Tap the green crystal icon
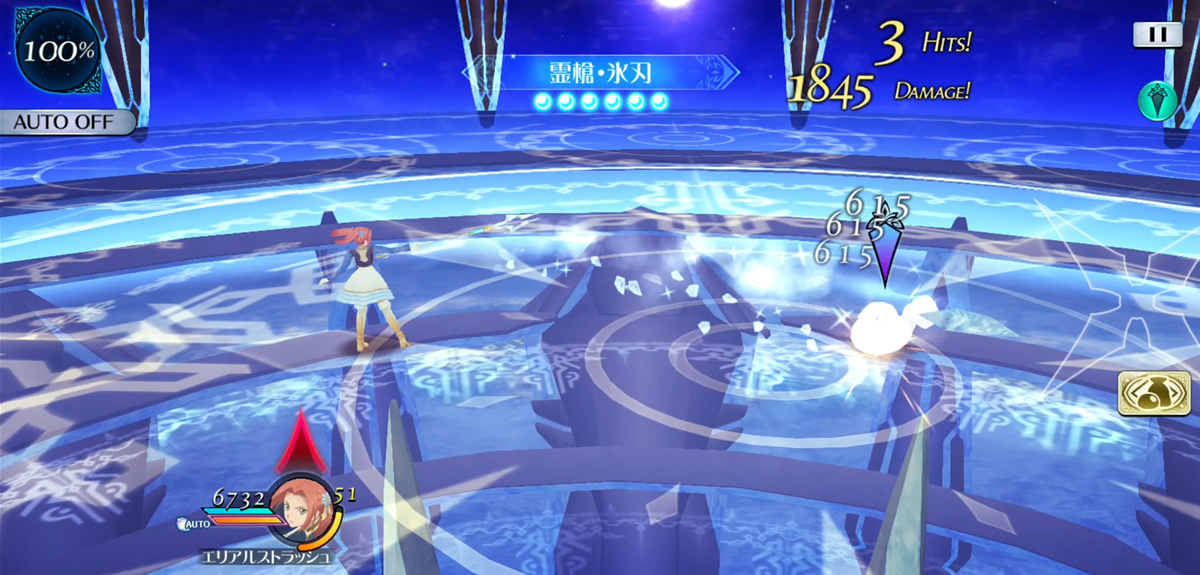Screen dimensions: 1200x575 1157,99
